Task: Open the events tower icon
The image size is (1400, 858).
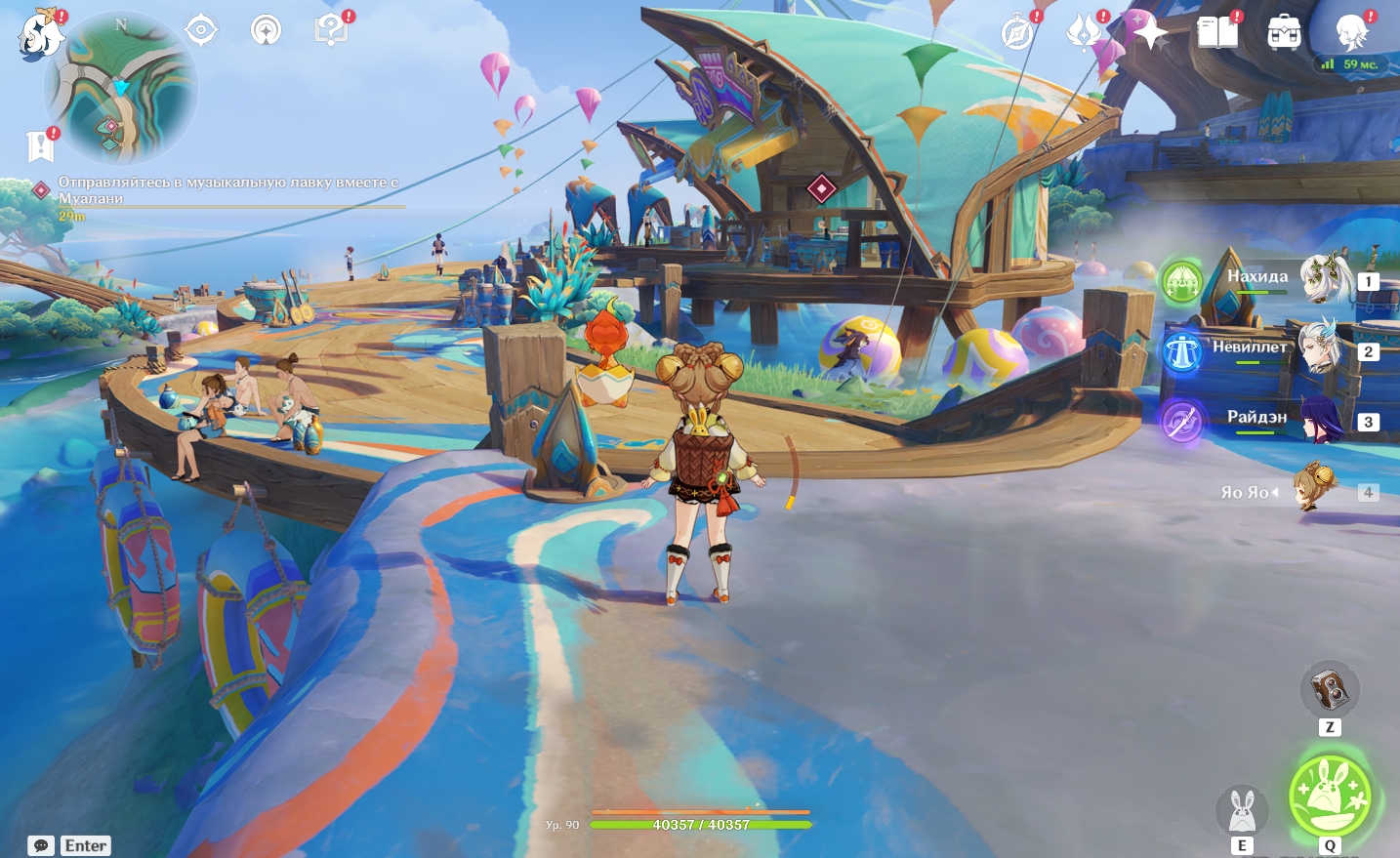Action: pyautogui.click(x=266, y=30)
